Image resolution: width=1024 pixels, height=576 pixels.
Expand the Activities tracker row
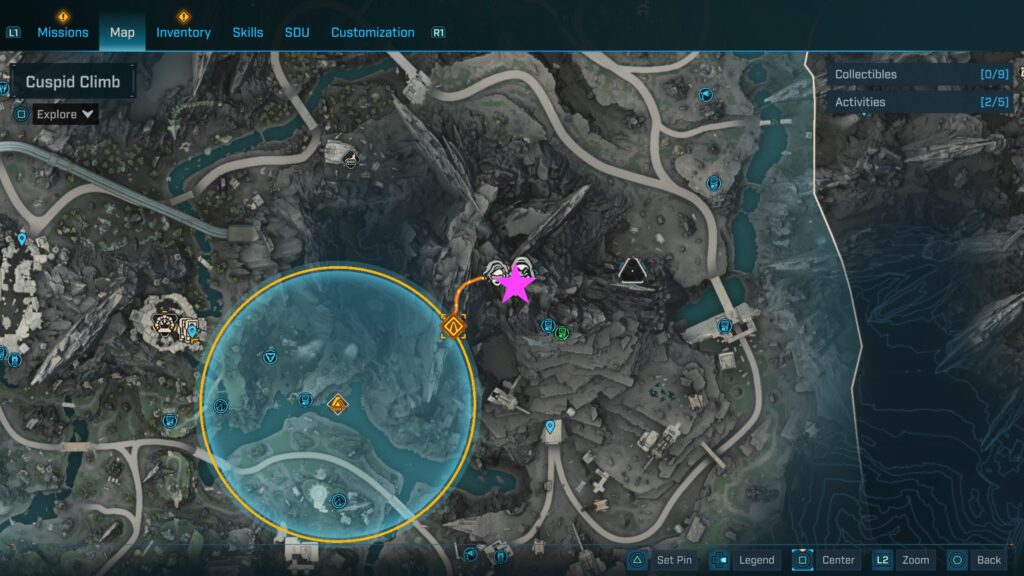[917, 102]
